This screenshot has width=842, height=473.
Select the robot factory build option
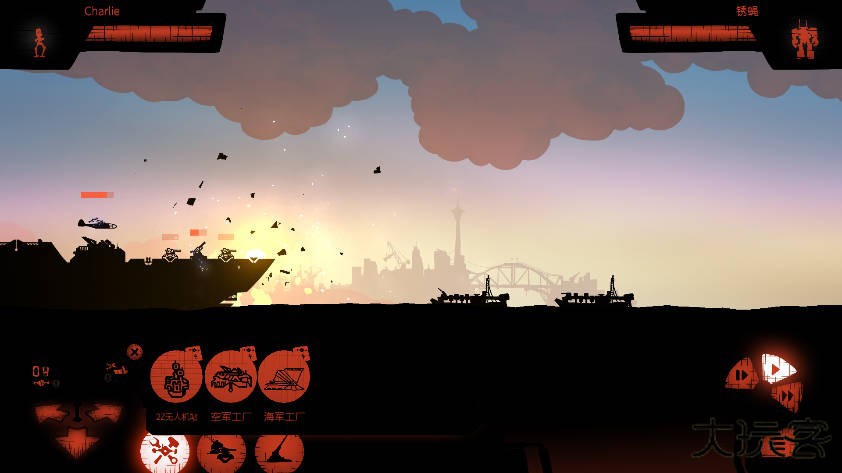[176, 377]
